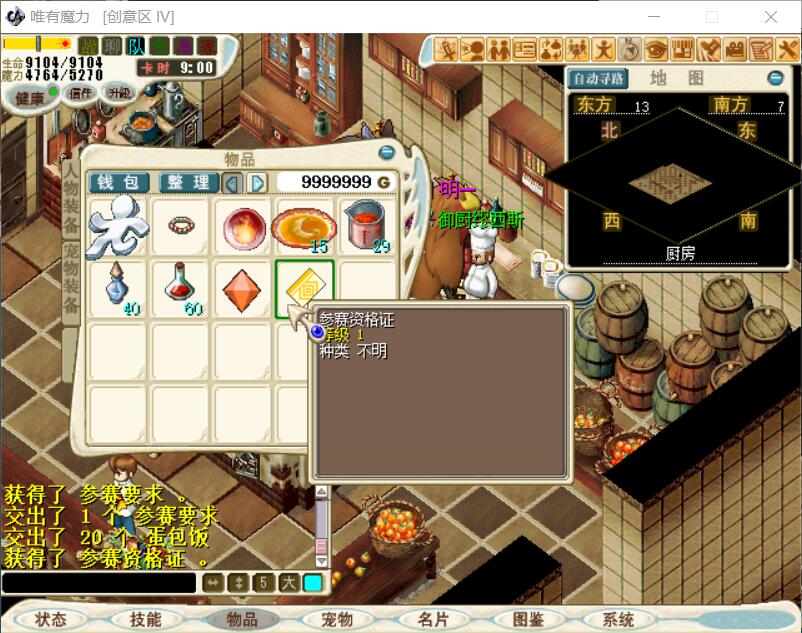Go to the next inventory page arrow
The width and height of the screenshot is (802, 633).
257,182
